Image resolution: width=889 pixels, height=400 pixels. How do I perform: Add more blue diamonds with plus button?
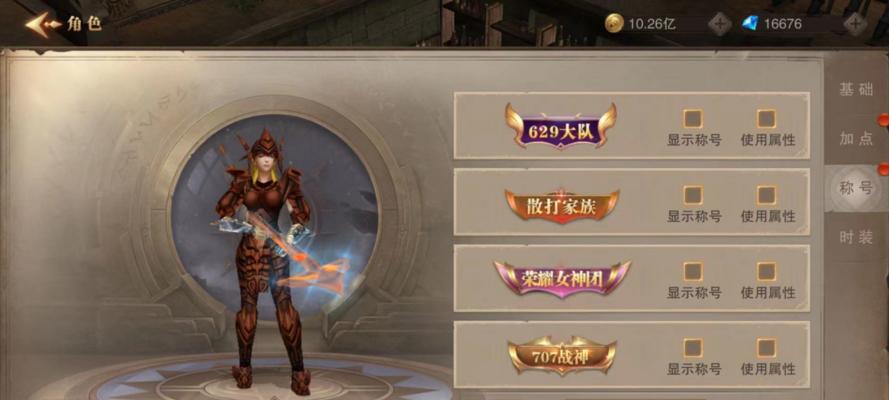856,24
